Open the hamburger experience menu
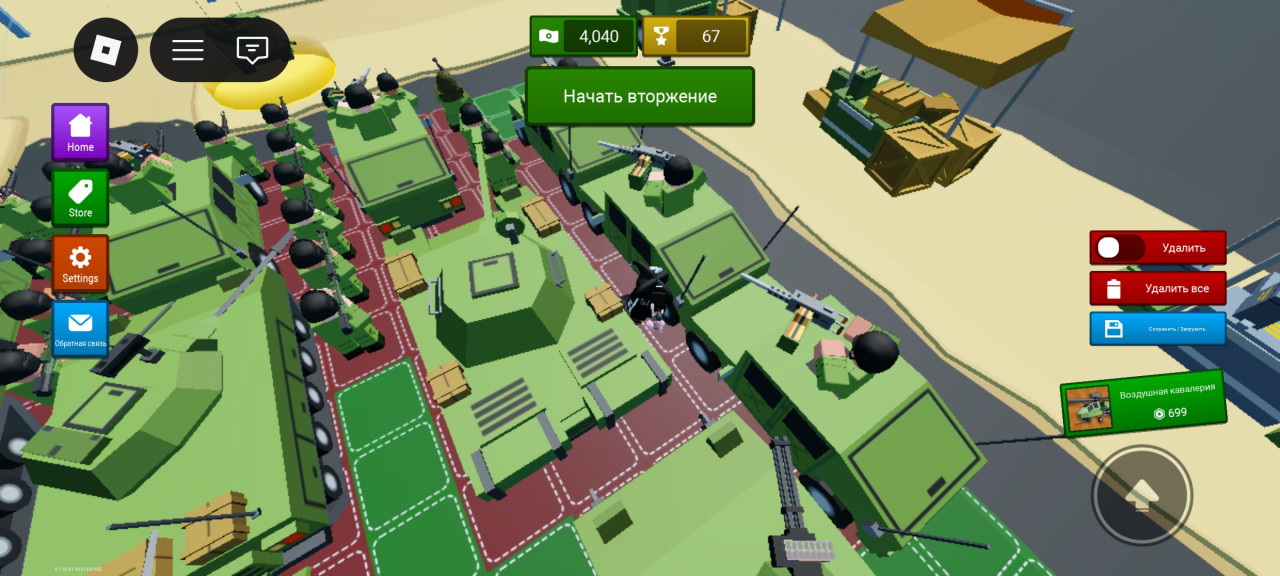 coord(187,49)
